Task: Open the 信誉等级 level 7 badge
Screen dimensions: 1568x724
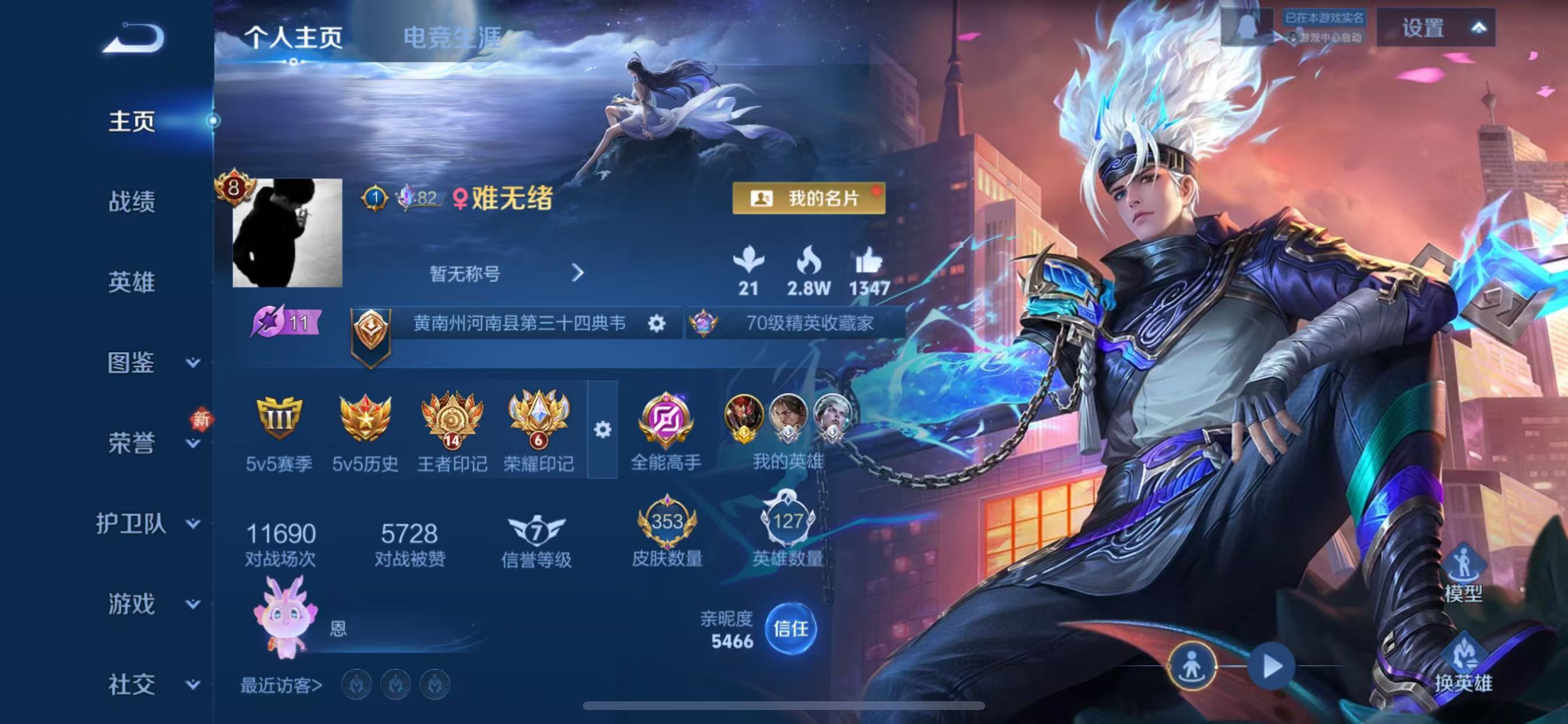Action: 535,530
